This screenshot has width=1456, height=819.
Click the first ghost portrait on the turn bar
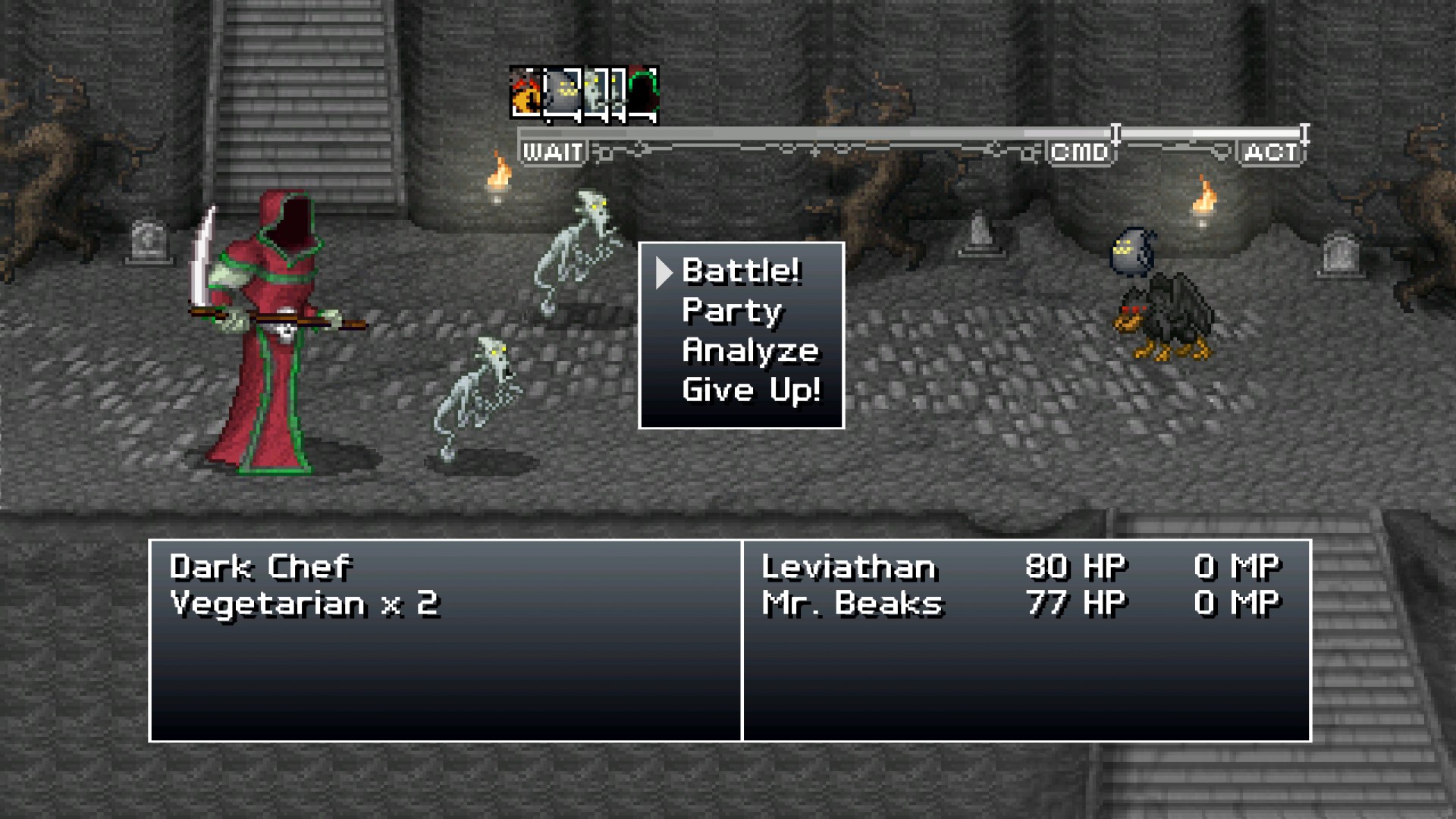[x=595, y=93]
